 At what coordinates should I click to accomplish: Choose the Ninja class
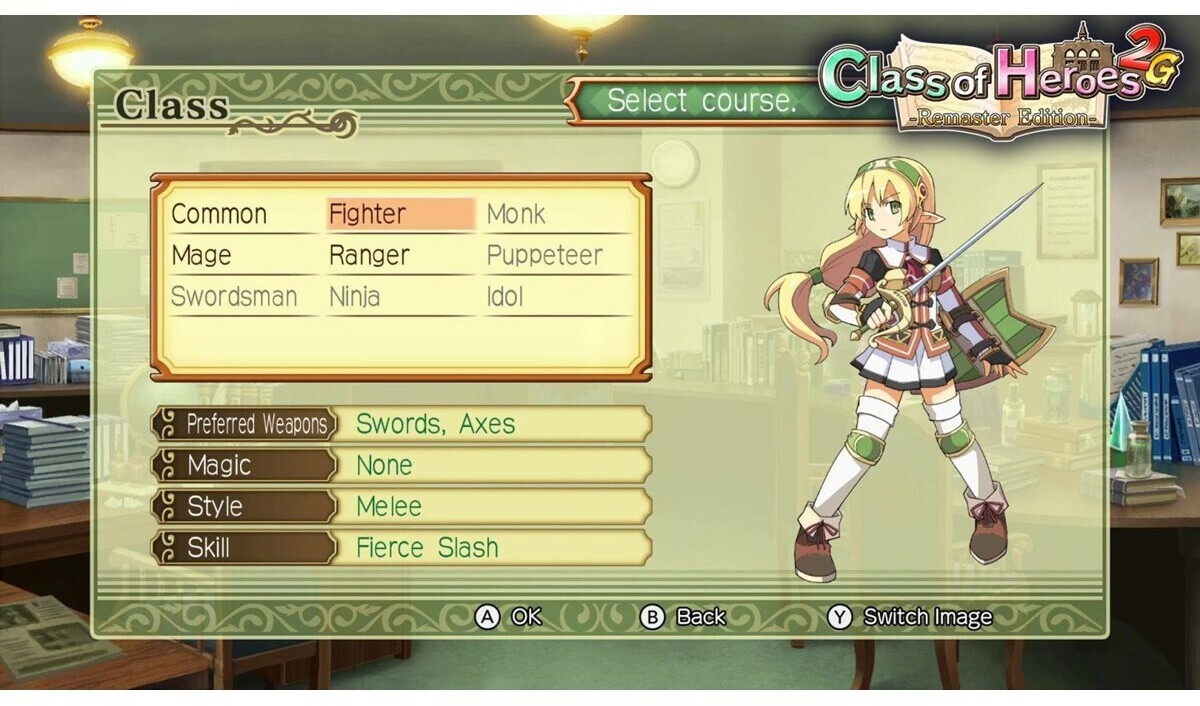tap(354, 297)
